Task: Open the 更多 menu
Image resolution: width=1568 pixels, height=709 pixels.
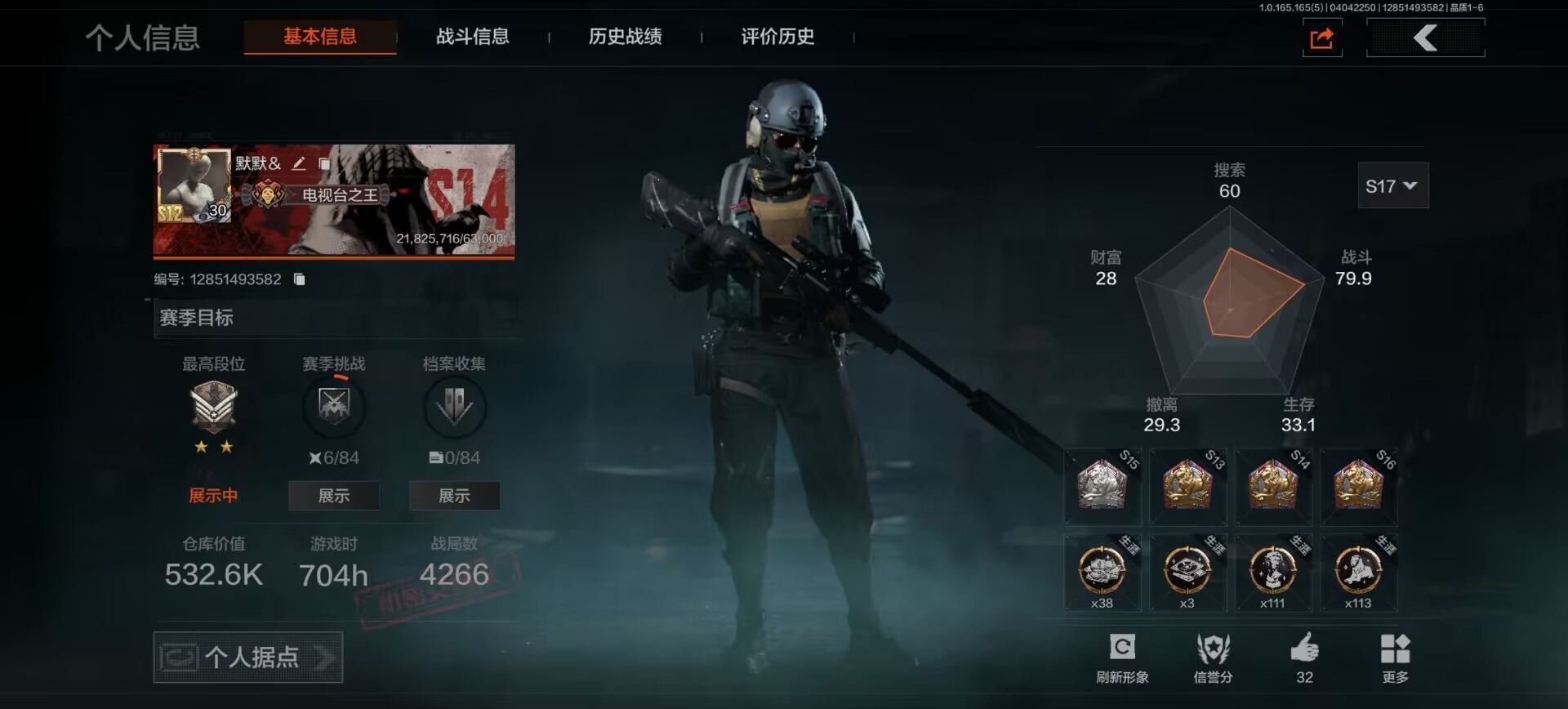Action: point(1395,658)
